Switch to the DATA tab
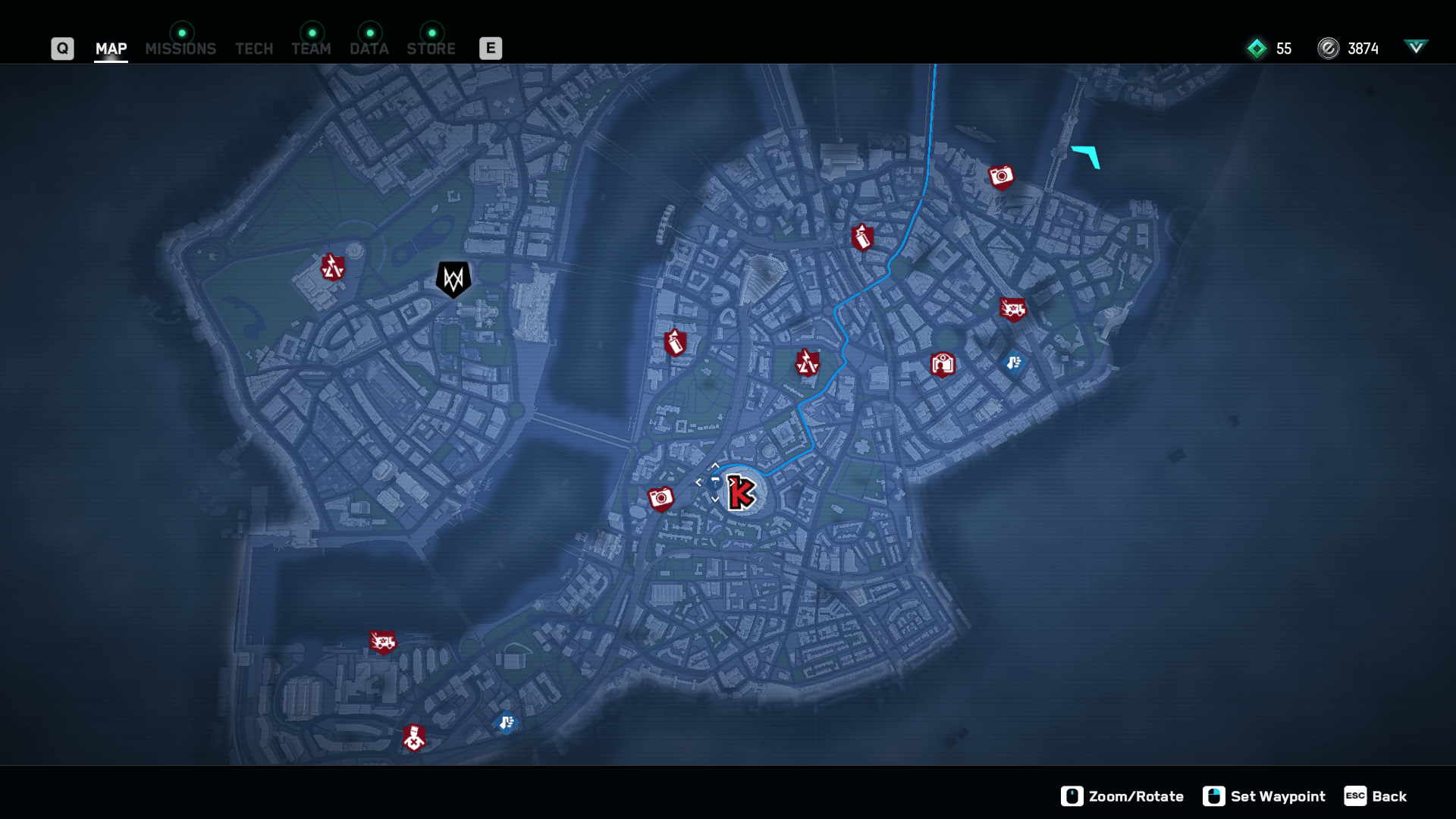 click(369, 49)
